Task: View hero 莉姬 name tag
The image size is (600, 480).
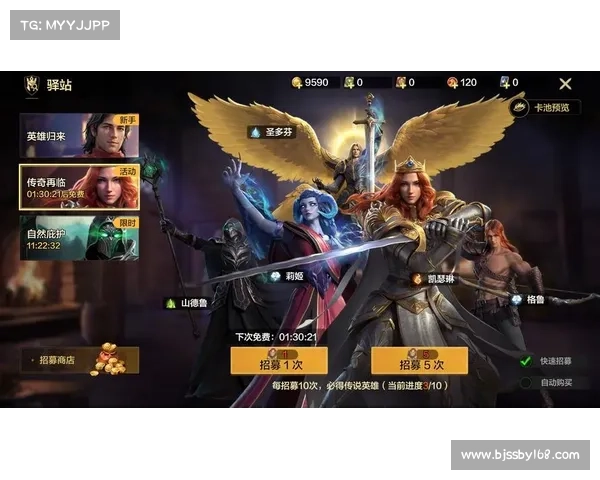Action: [x=287, y=276]
